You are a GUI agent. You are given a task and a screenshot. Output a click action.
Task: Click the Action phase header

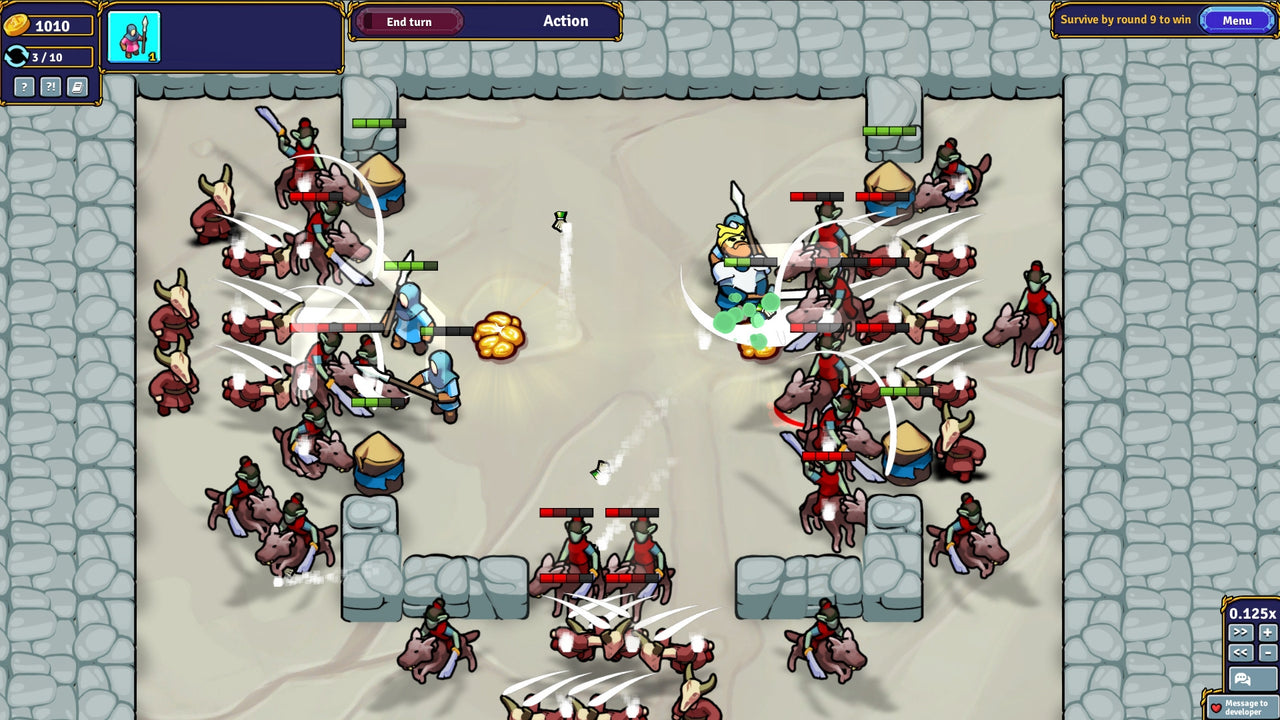click(x=567, y=20)
